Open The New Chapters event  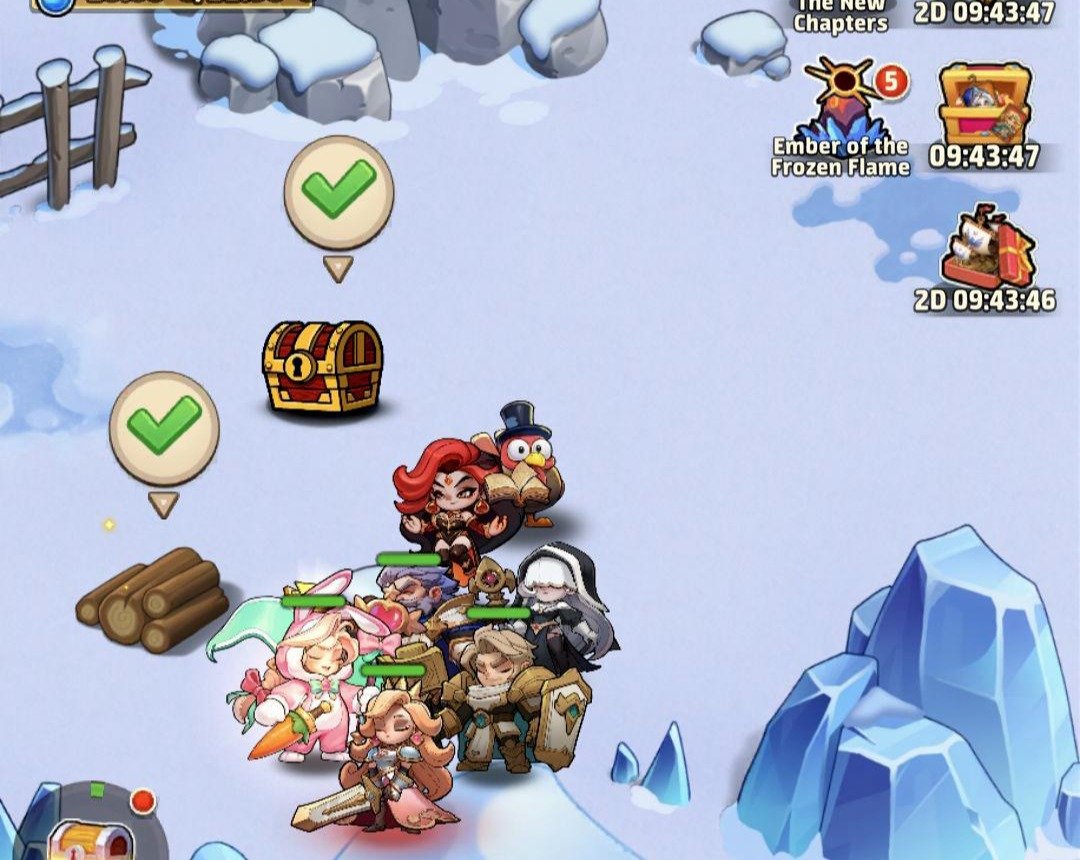click(841, 16)
